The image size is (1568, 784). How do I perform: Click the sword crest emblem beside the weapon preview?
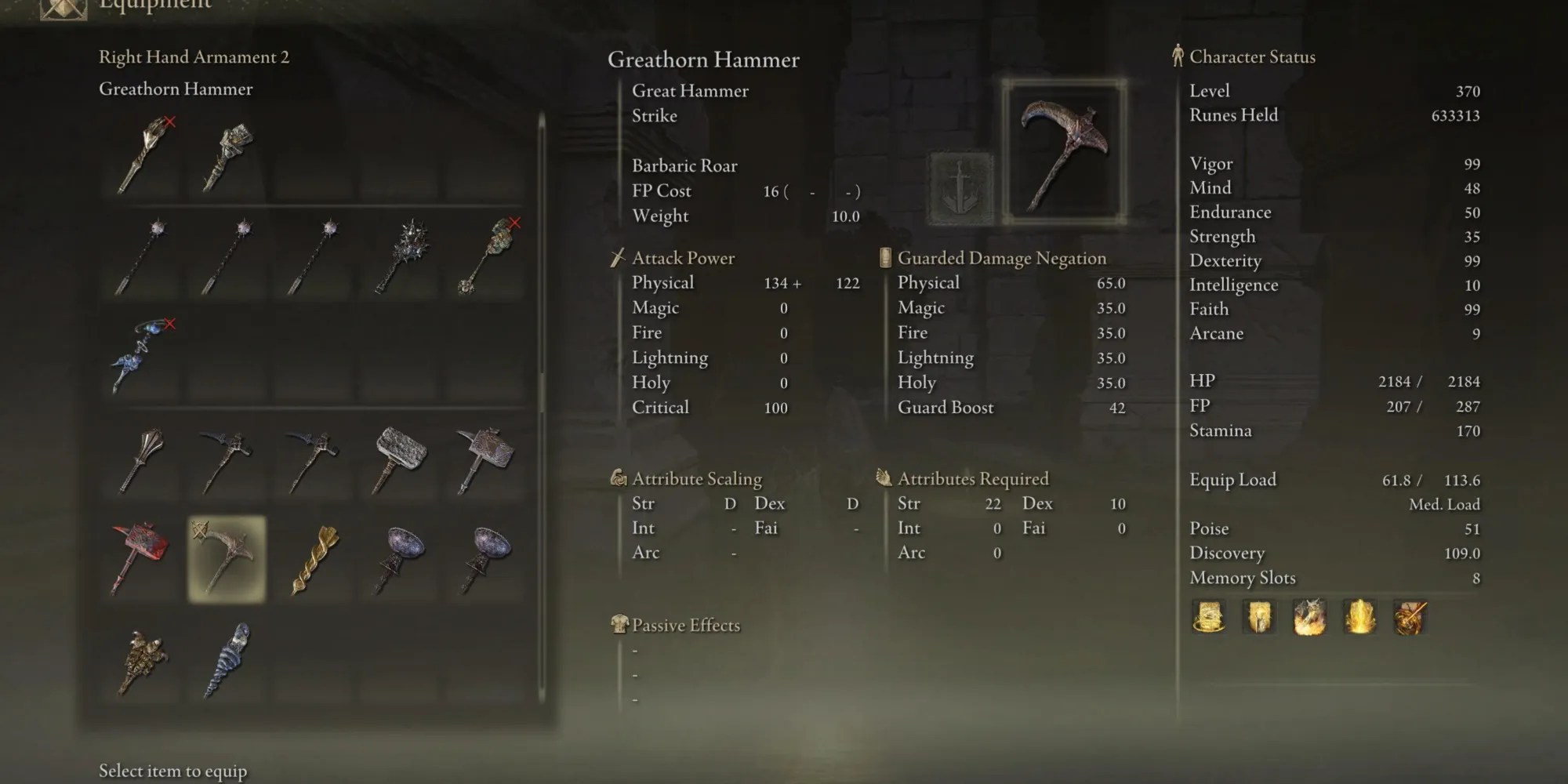(x=960, y=188)
